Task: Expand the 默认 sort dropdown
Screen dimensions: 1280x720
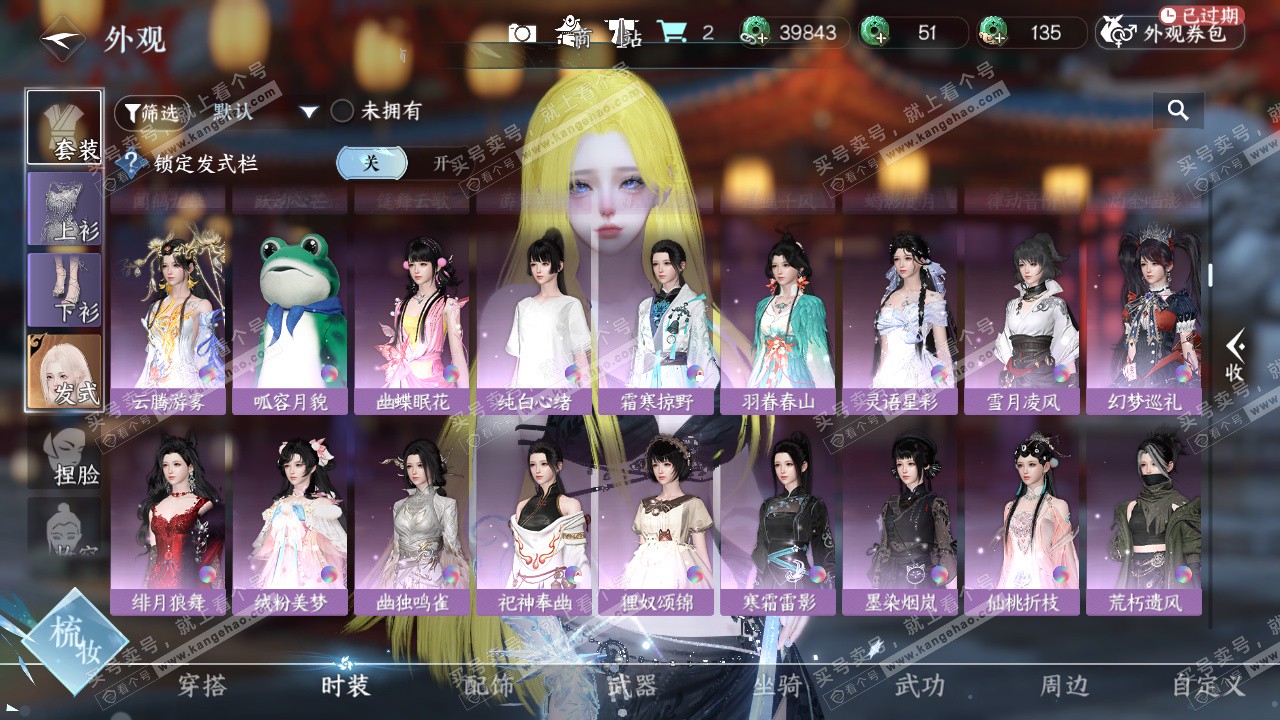Action: click(308, 112)
